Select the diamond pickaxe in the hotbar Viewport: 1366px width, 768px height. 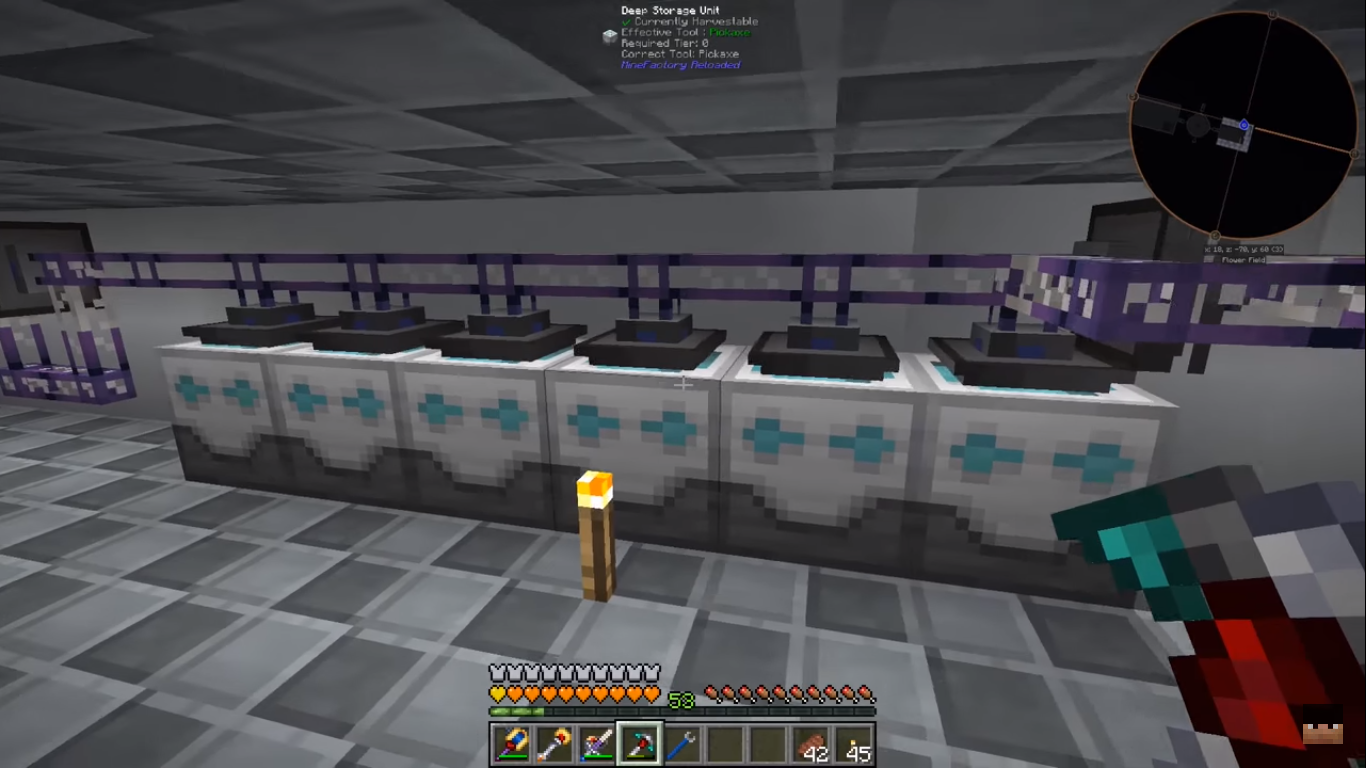[639, 744]
